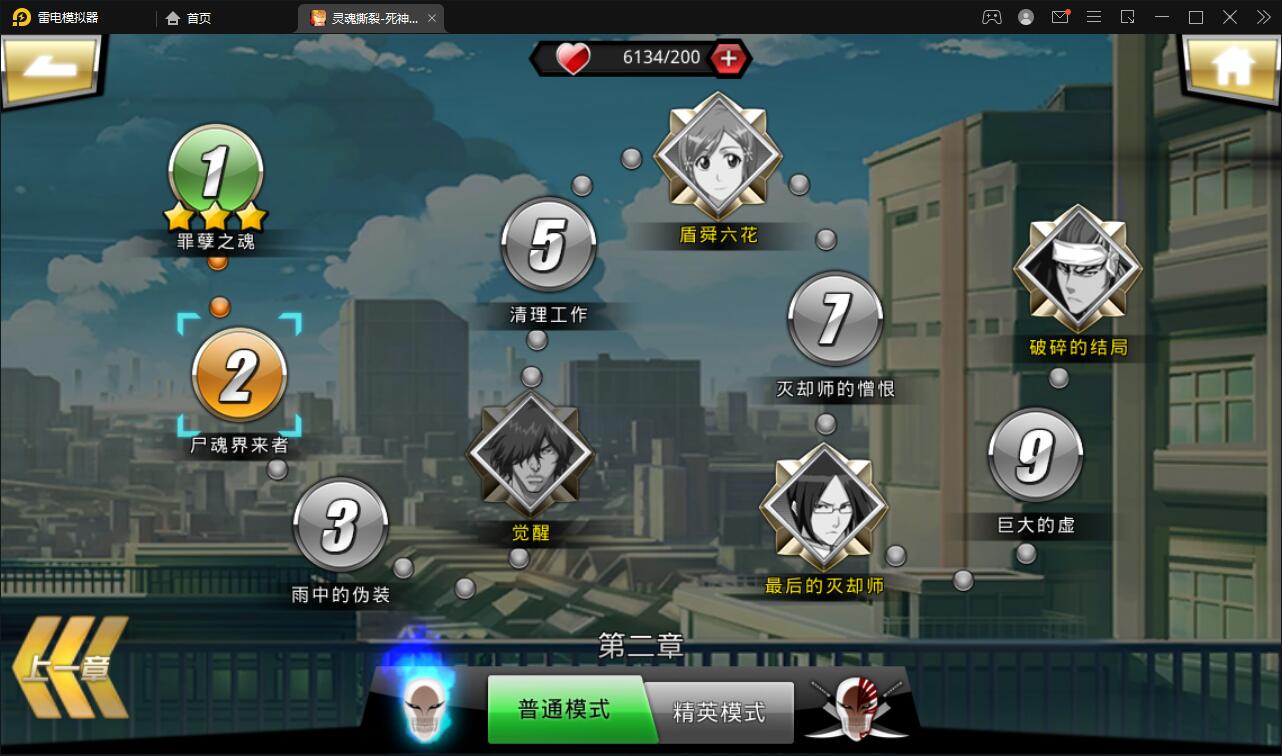The image size is (1282, 756).
Task: Open the mail icon with red notification dot
Action: click(1060, 17)
